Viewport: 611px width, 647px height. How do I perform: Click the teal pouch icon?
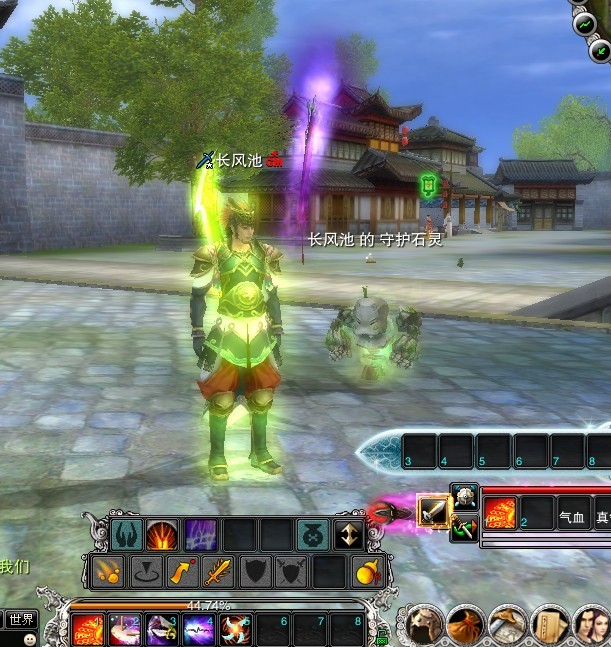[312, 535]
